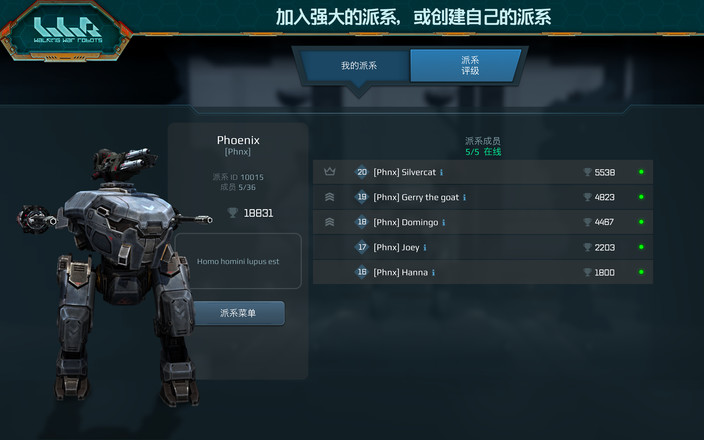704x440 pixels.
Task: Switch to the 我的派系 tab
Action: 358,66
